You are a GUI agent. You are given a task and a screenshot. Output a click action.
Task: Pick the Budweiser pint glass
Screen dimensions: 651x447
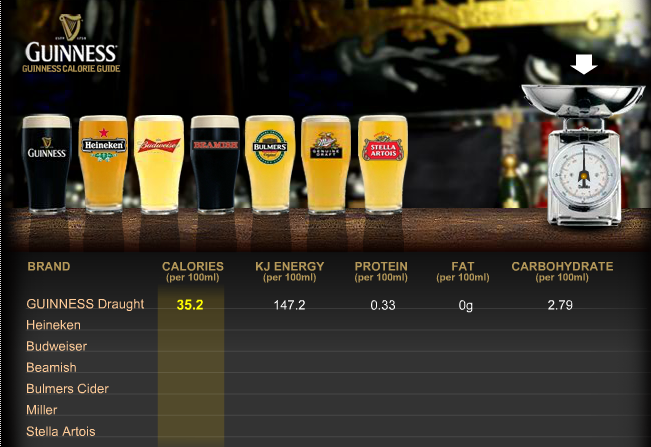click(x=159, y=163)
